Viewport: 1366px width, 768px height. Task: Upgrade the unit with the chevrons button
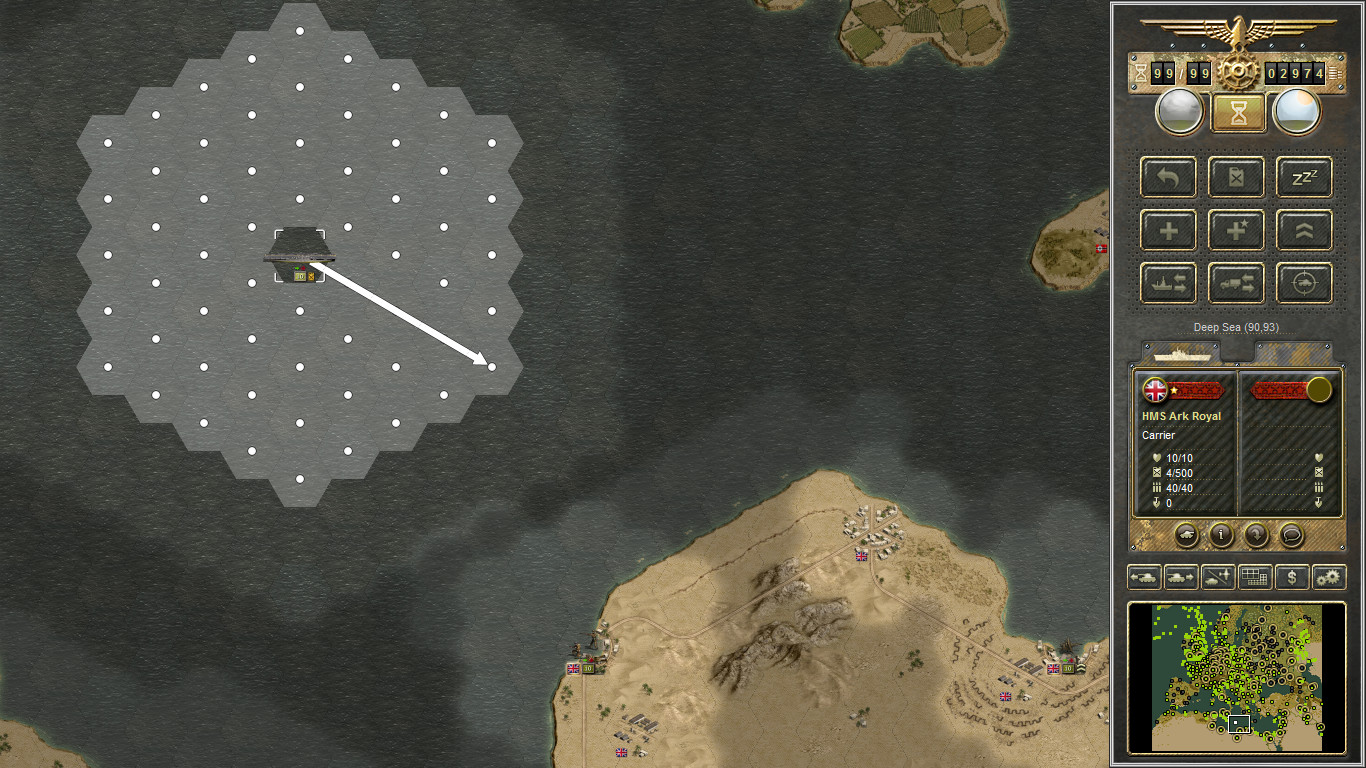click(1304, 231)
